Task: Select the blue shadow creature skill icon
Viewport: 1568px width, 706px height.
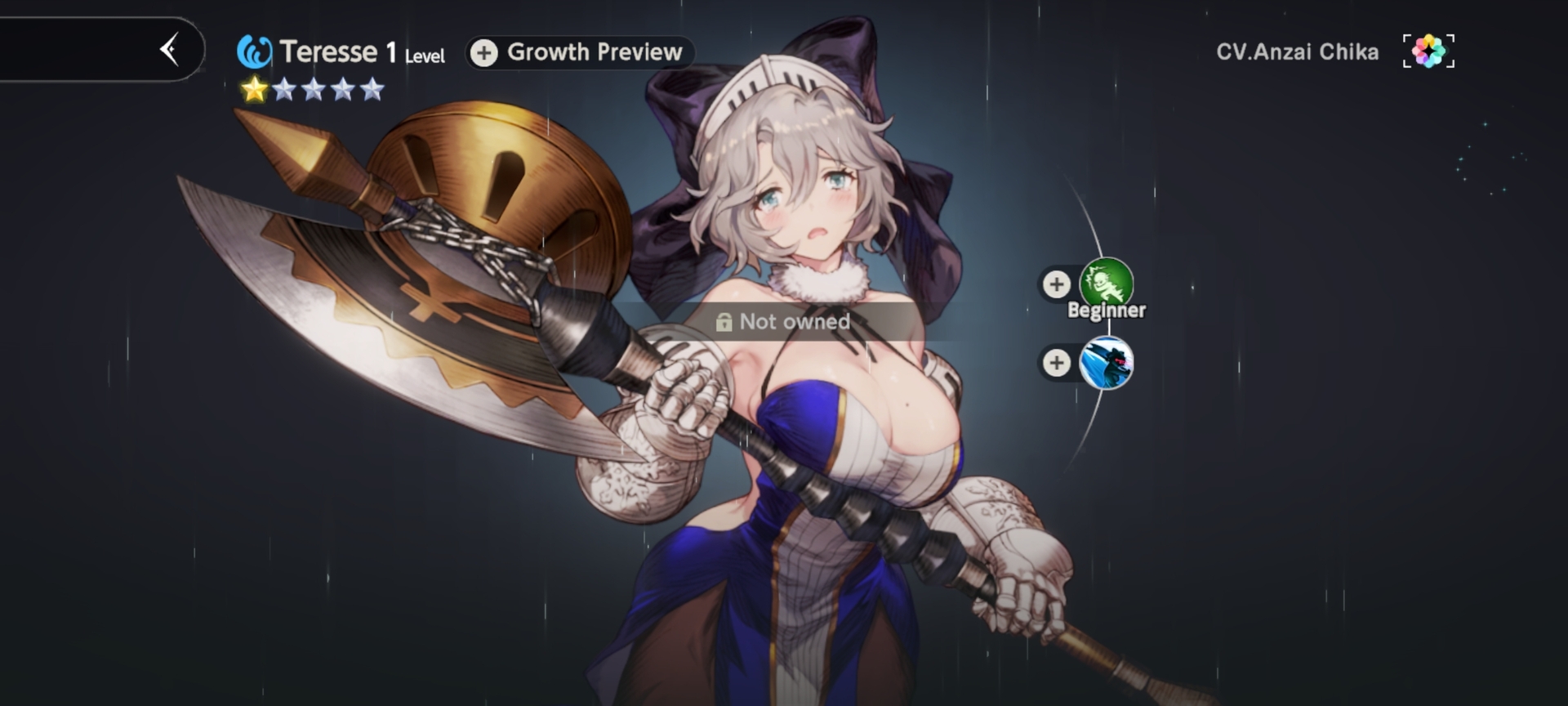Action: point(1107,363)
